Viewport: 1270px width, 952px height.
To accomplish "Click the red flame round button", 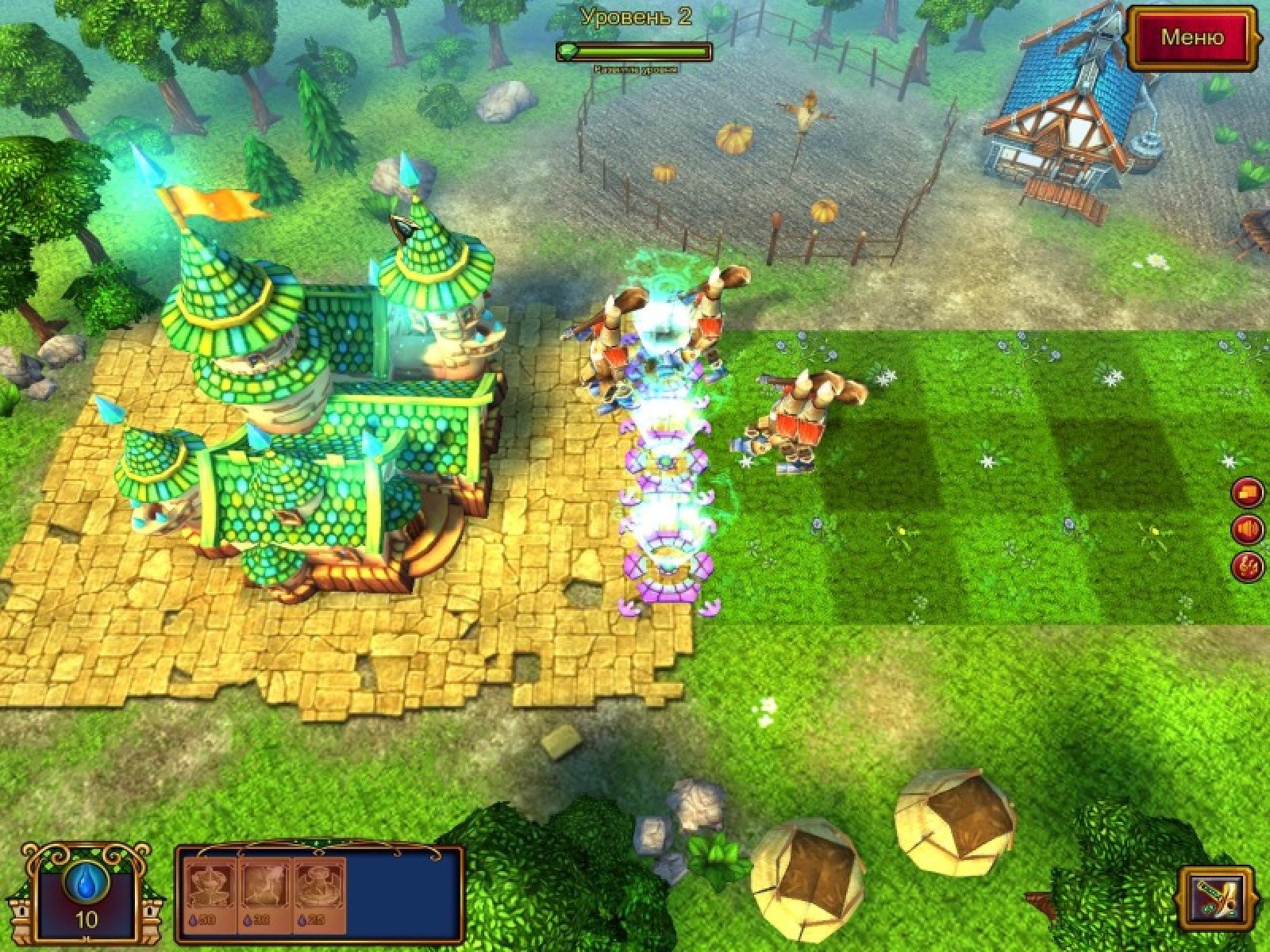I will (1247, 566).
